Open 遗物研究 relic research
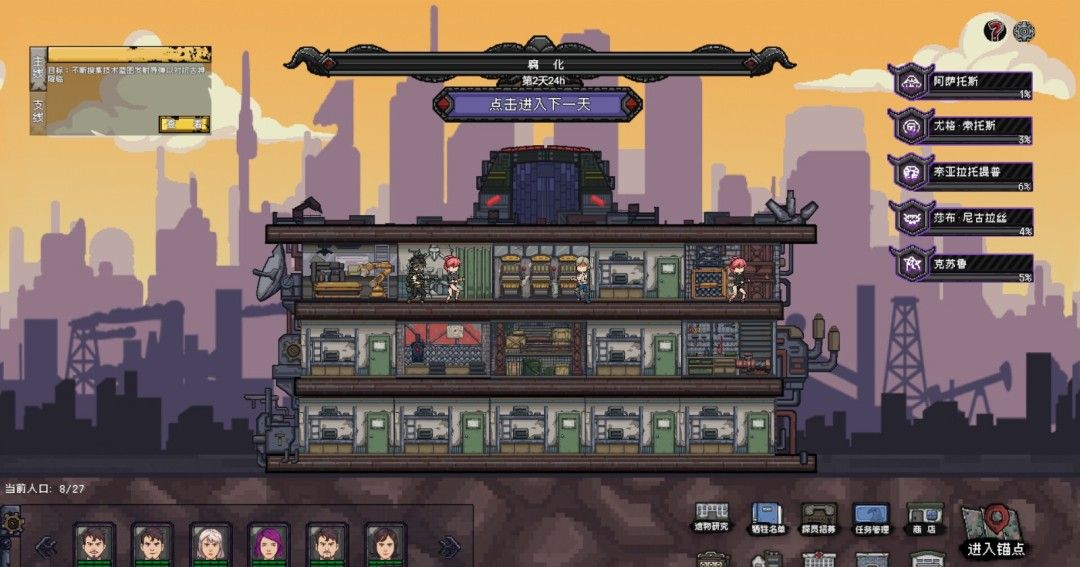Viewport: 1080px width, 567px height. [712, 518]
